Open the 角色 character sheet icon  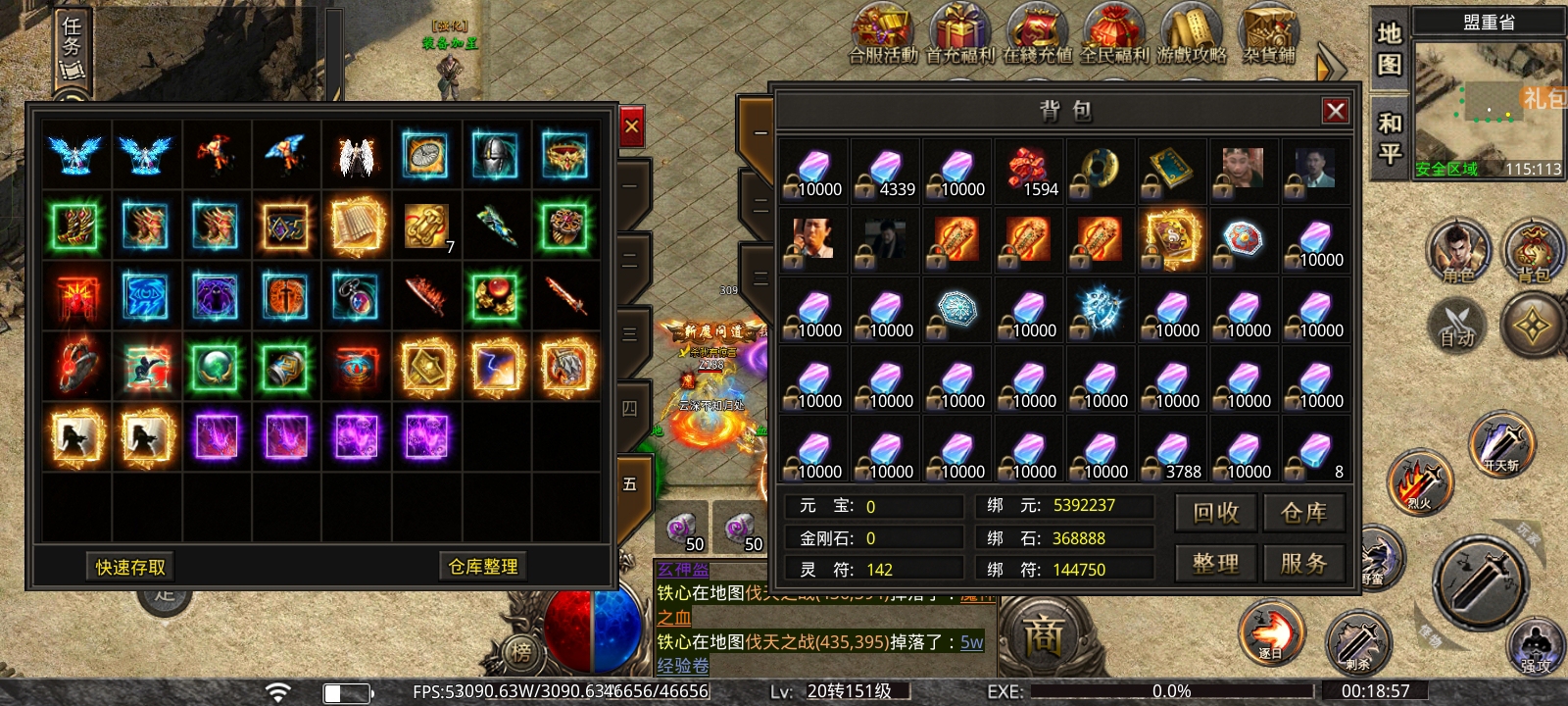pyautogui.click(x=1457, y=251)
